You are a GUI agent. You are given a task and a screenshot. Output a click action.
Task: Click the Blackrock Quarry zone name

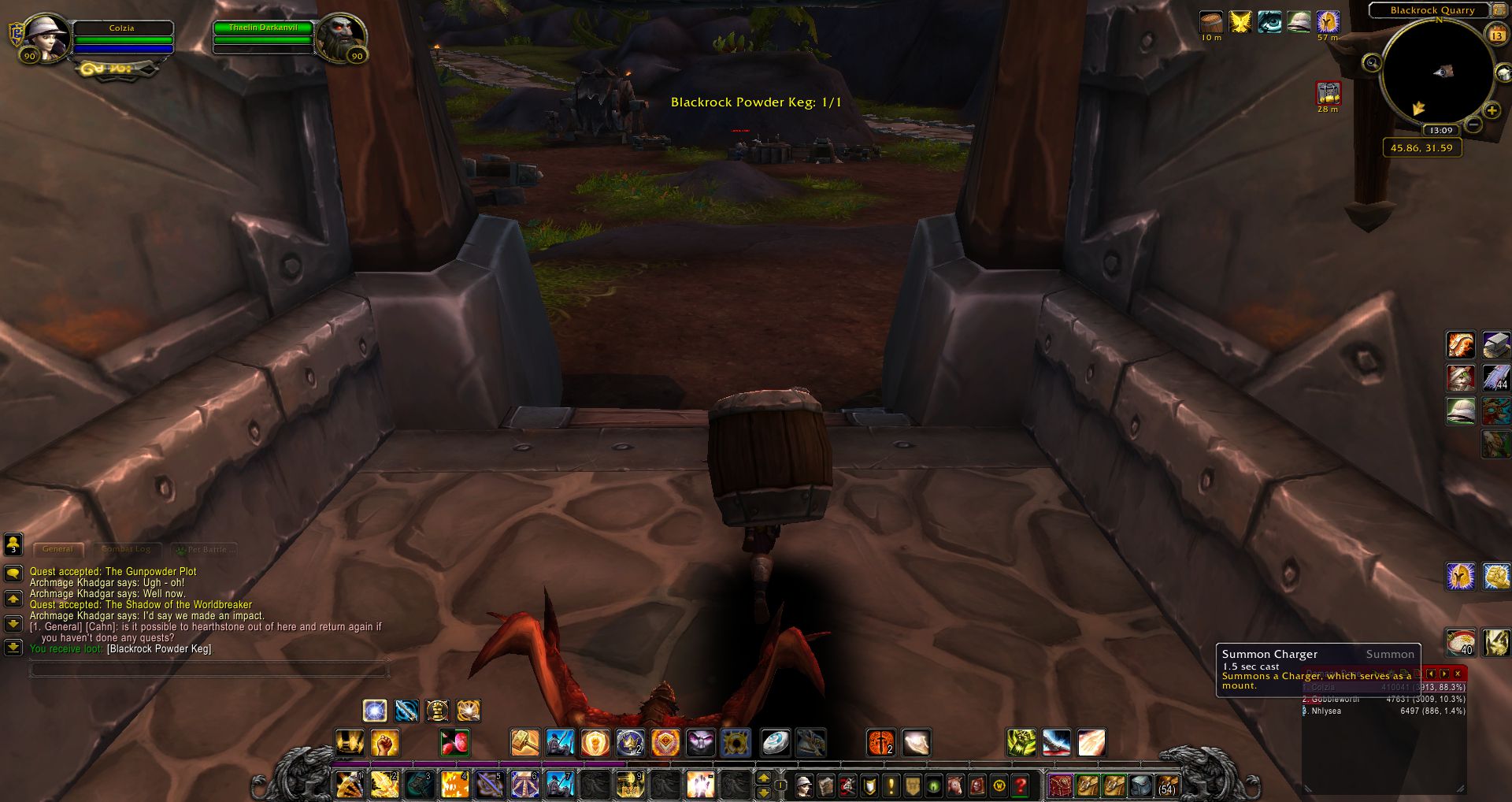click(x=1432, y=10)
